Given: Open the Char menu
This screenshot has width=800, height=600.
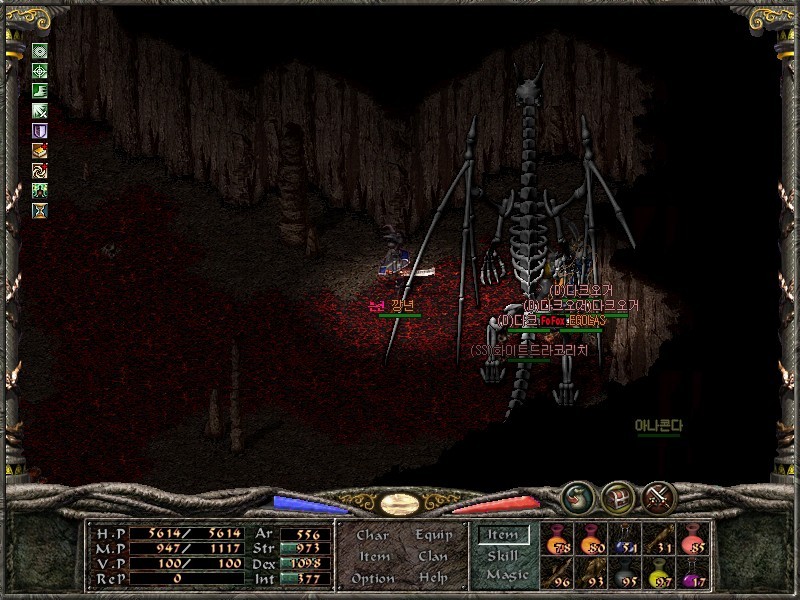Looking at the screenshot, I should click(x=372, y=536).
